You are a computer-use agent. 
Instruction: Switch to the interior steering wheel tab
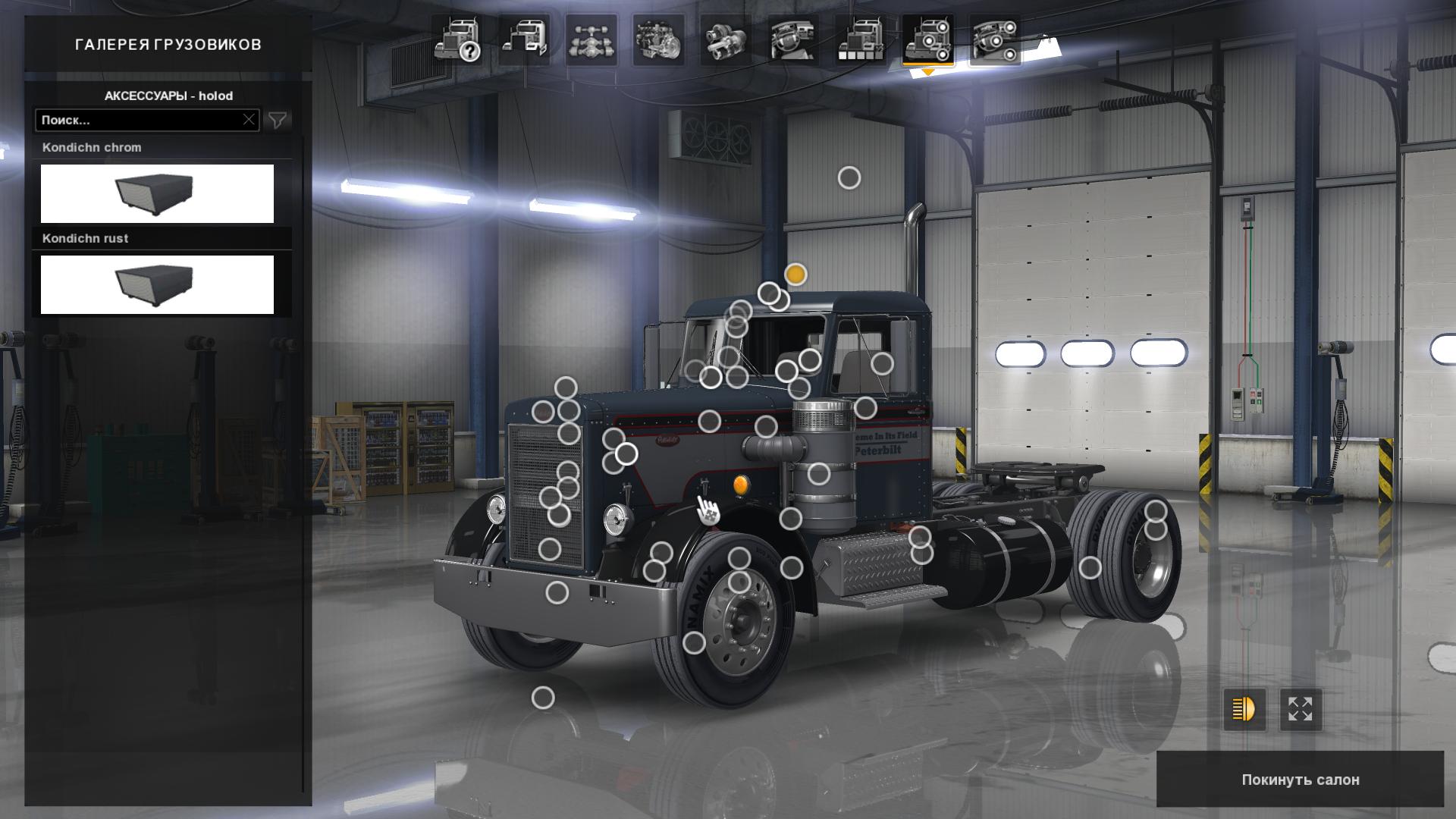click(792, 40)
